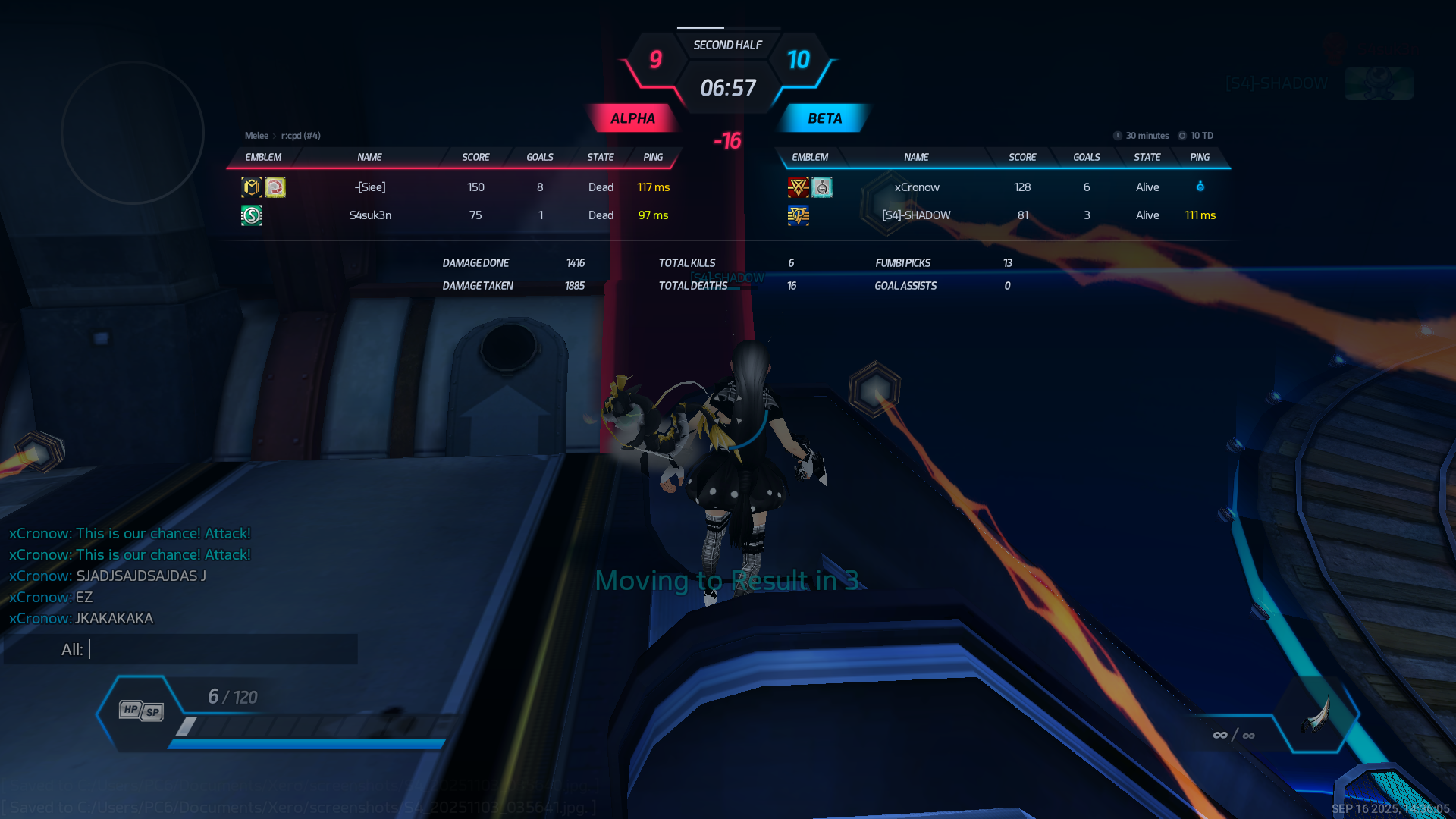Click S4suk3n's green S emblem
1456x819 pixels.
[x=252, y=215]
